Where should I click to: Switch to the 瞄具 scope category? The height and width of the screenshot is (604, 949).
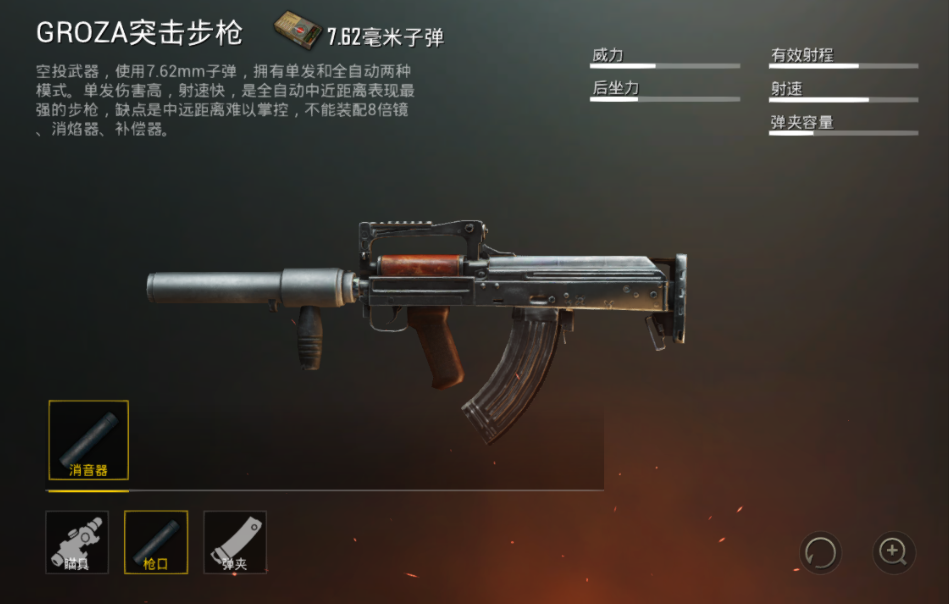point(77,542)
